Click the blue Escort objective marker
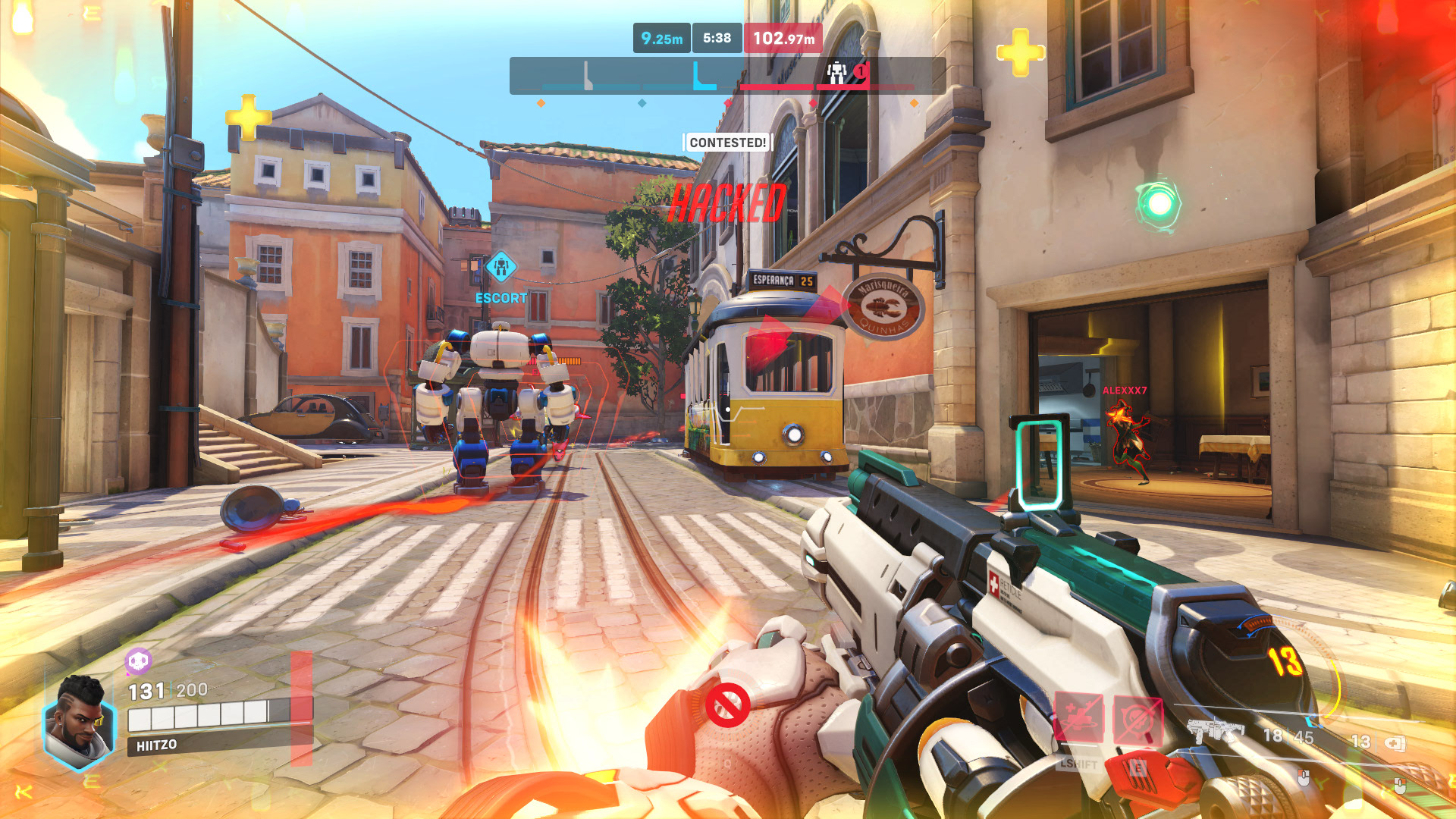The width and height of the screenshot is (1456, 819). [x=500, y=267]
